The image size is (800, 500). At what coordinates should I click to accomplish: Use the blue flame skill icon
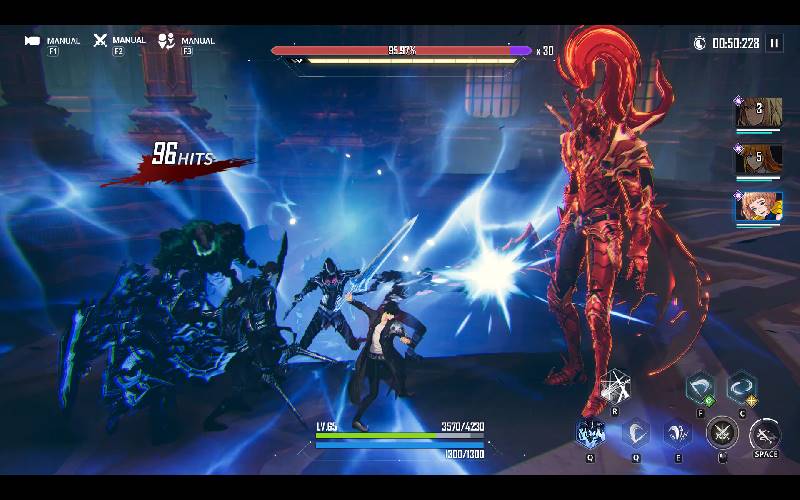(x=590, y=433)
